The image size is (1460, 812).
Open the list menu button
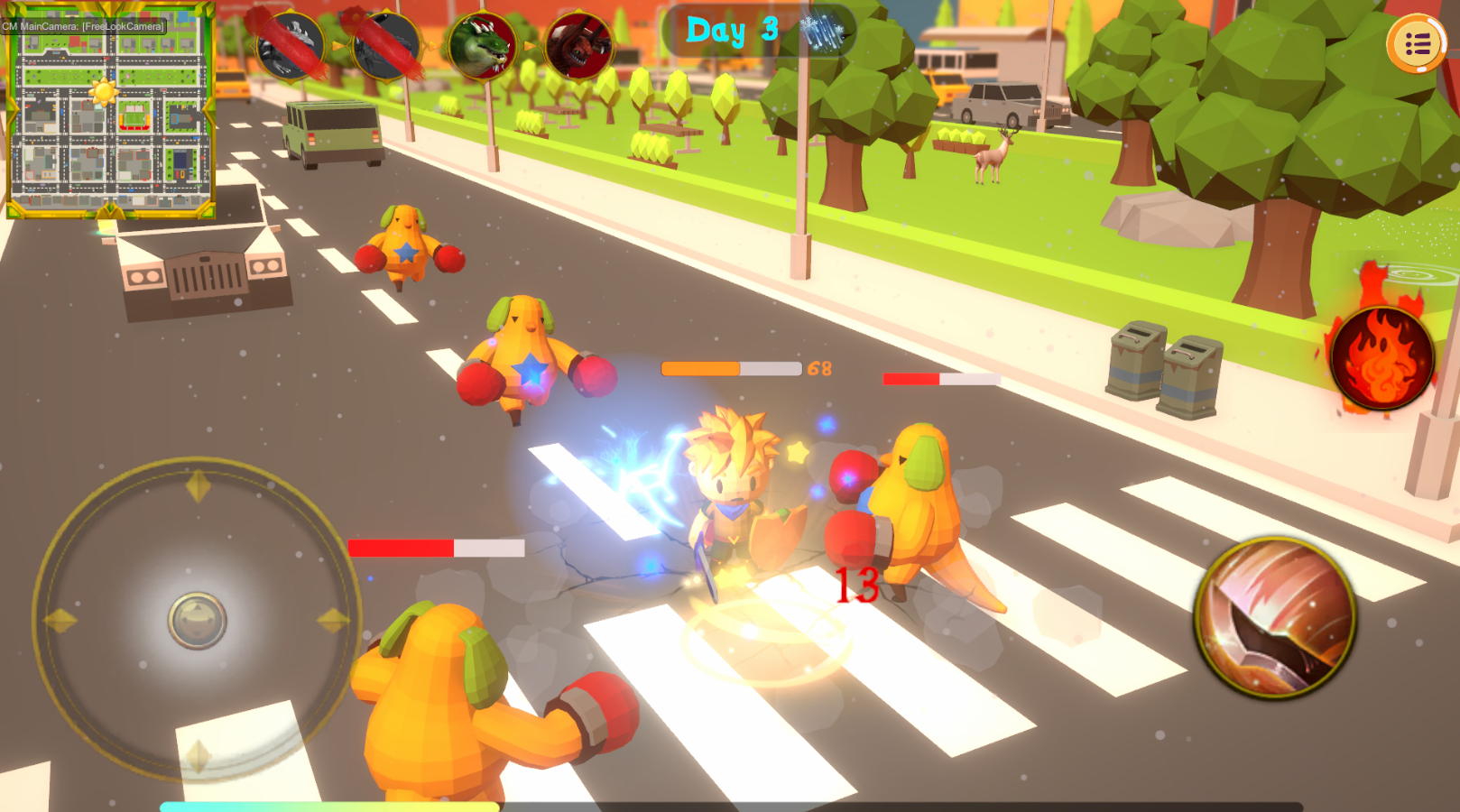tap(1417, 43)
